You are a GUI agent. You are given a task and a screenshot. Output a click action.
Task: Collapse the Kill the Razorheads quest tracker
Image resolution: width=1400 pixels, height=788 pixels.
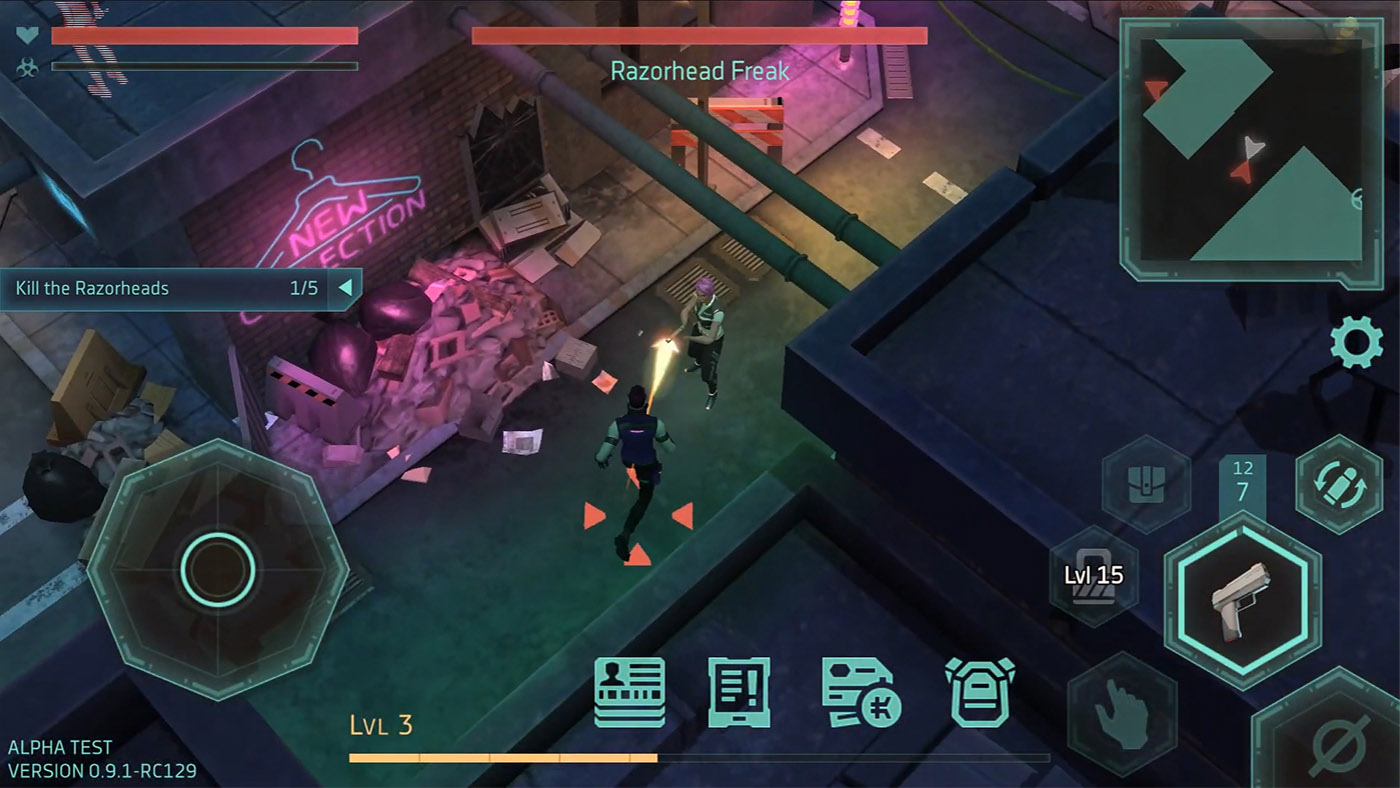pyautogui.click(x=345, y=288)
